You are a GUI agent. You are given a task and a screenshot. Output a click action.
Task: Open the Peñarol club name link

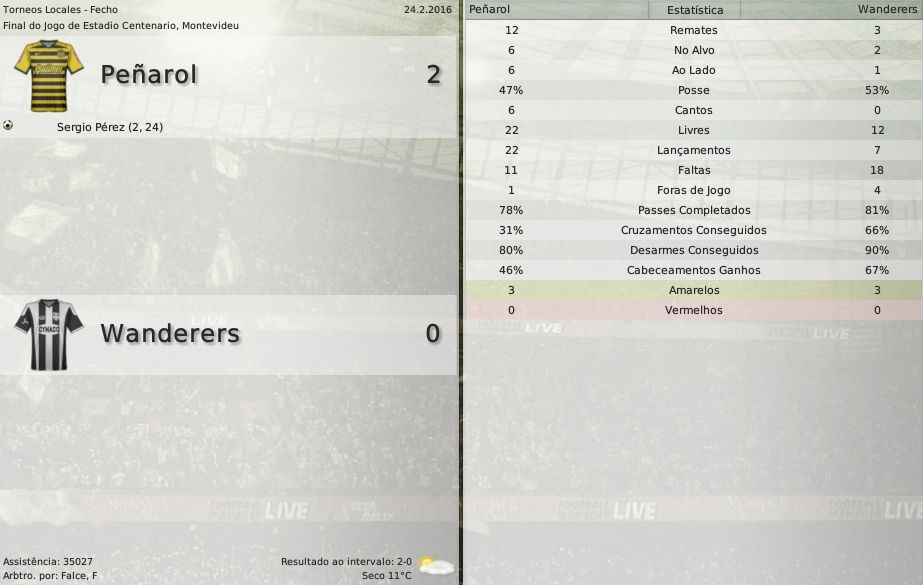click(x=149, y=75)
